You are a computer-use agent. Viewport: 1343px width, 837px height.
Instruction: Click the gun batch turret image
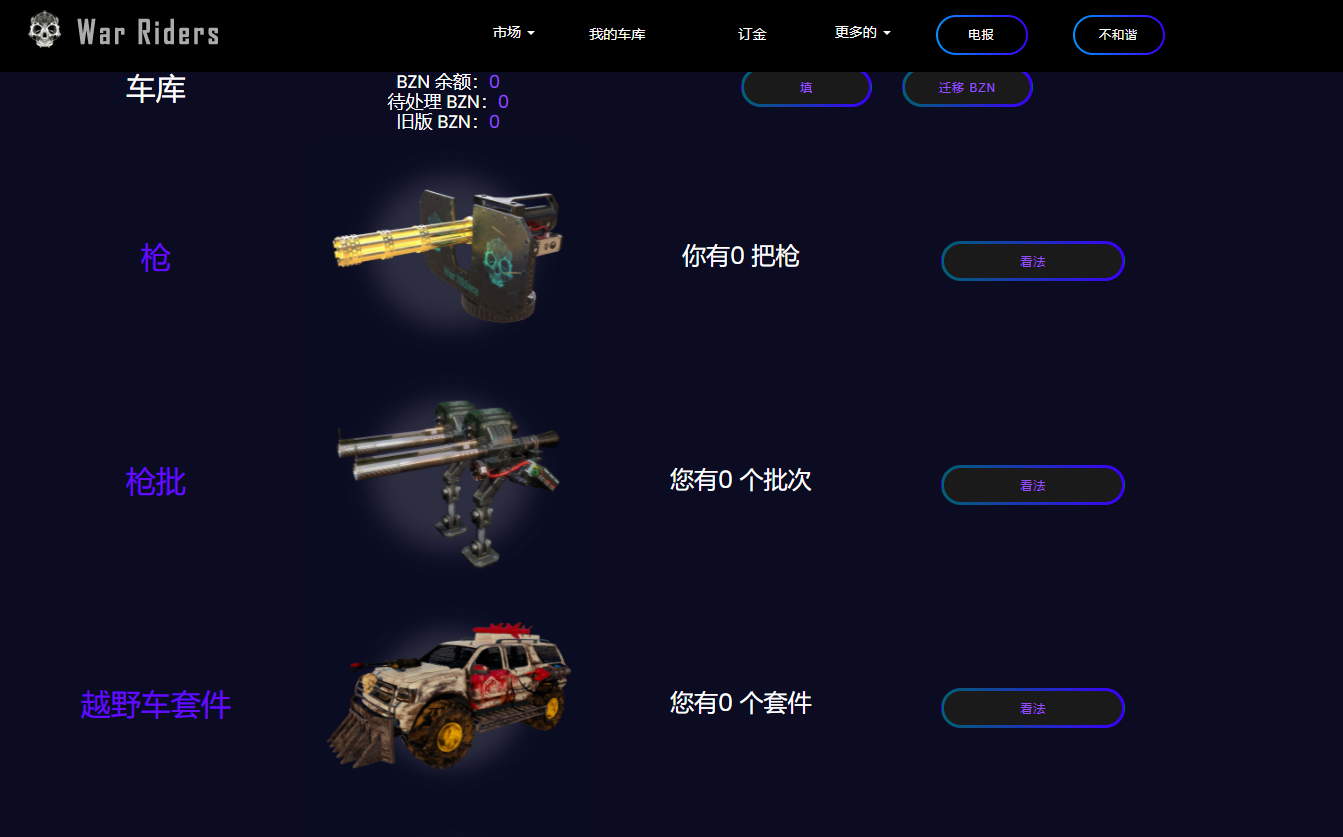coord(450,480)
